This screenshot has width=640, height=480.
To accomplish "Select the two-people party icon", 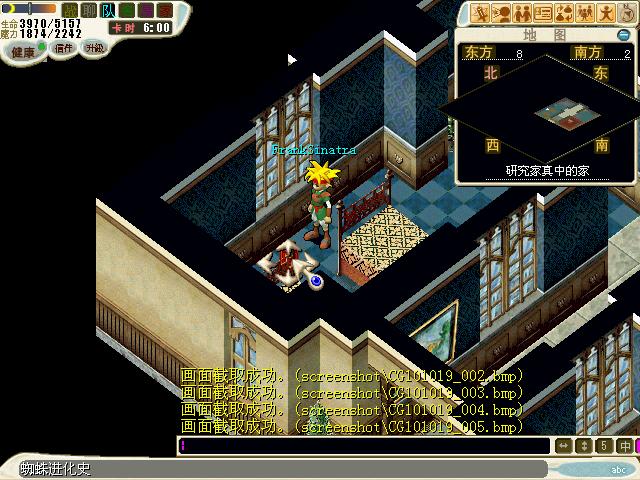I will pos(521,13).
